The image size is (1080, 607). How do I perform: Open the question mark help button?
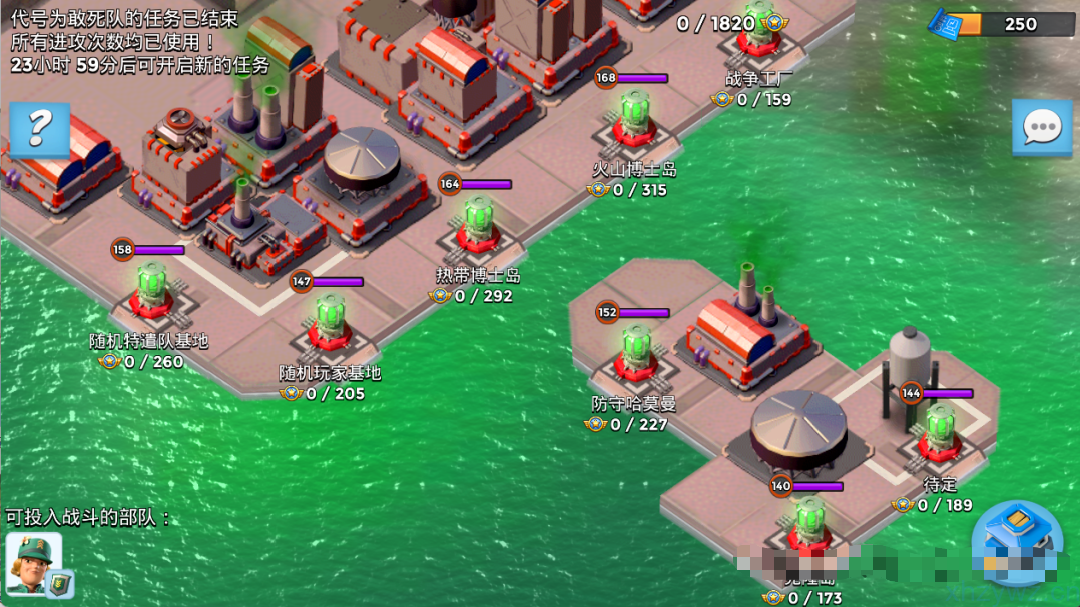pyautogui.click(x=40, y=129)
